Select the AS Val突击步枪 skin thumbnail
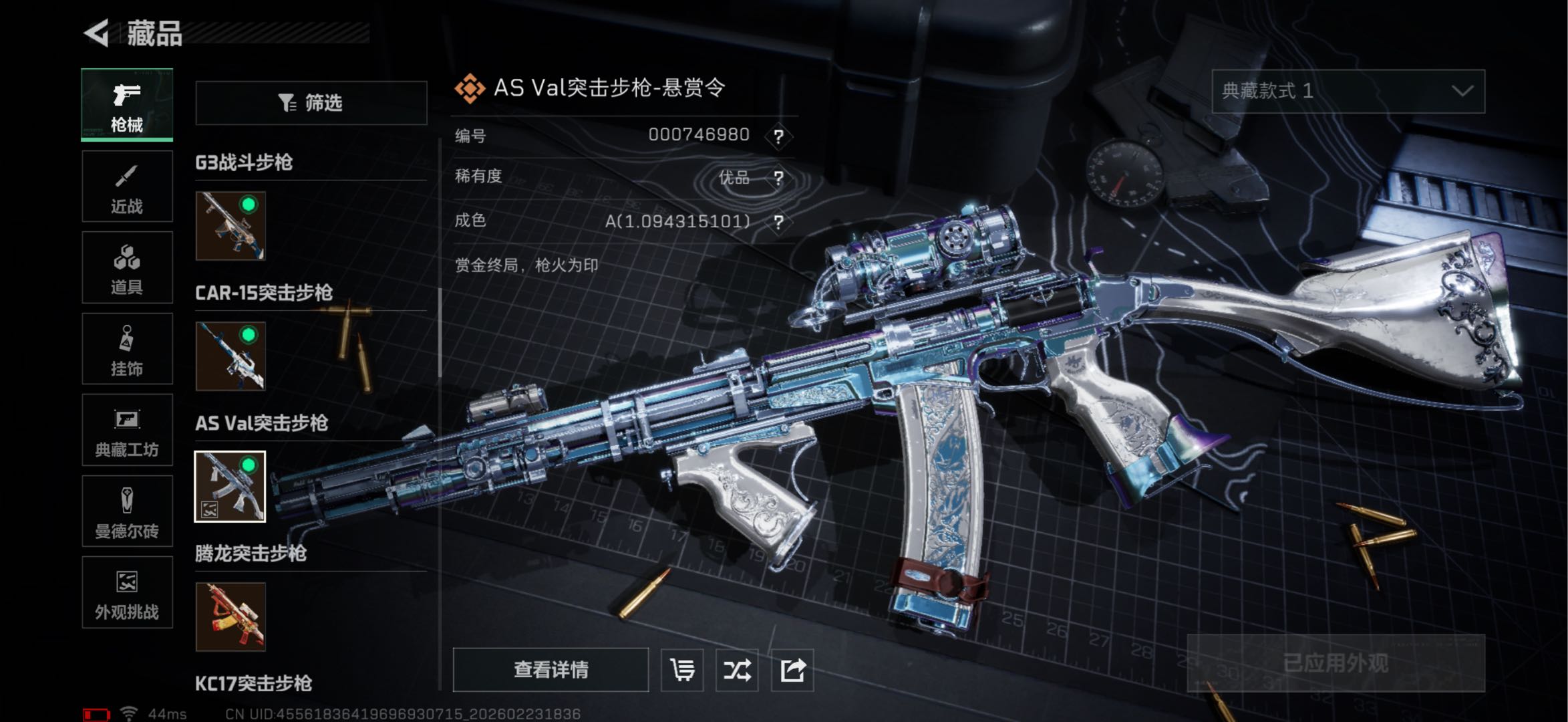The height and width of the screenshot is (722, 1568). click(x=230, y=487)
